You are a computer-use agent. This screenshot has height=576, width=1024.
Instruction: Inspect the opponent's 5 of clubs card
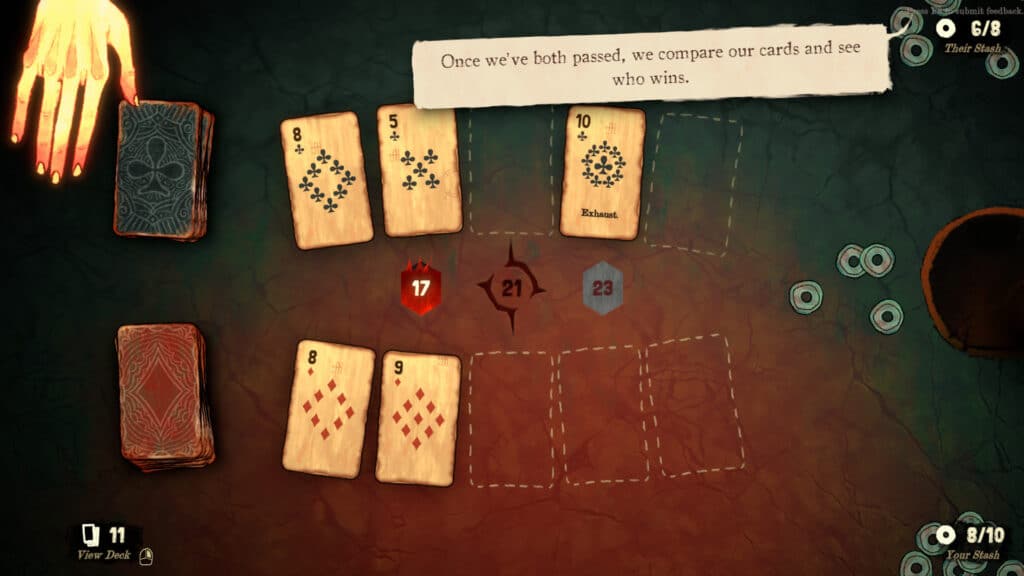point(421,170)
